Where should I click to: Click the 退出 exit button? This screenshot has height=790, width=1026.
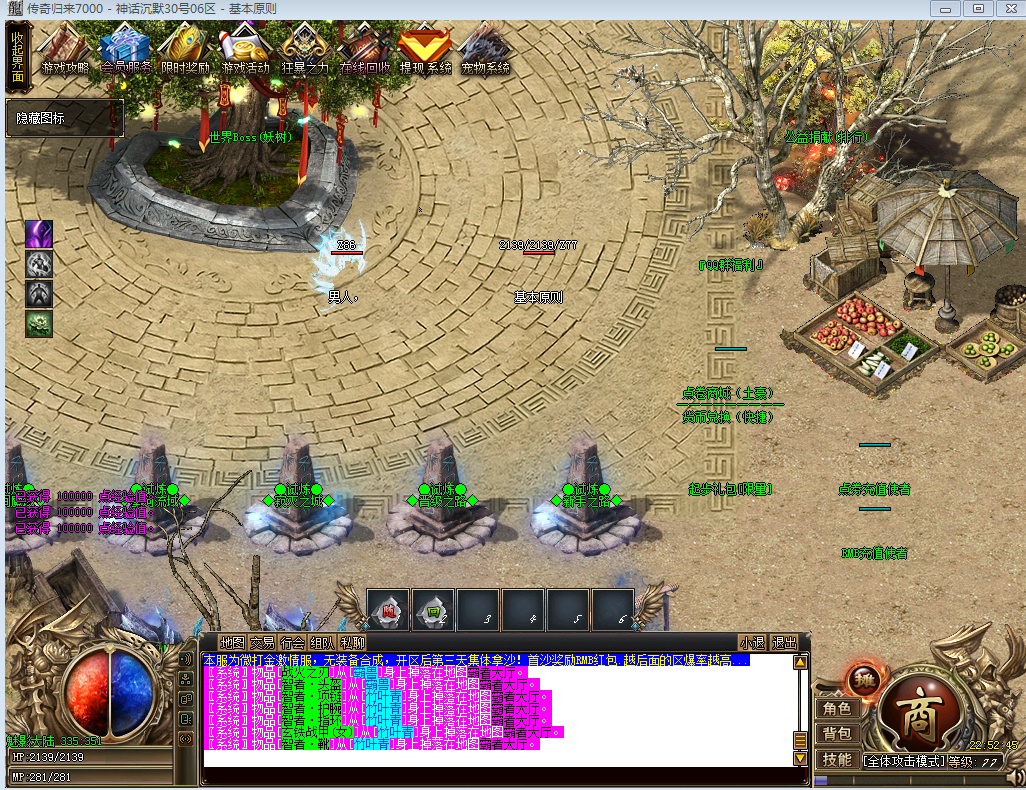(785, 642)
